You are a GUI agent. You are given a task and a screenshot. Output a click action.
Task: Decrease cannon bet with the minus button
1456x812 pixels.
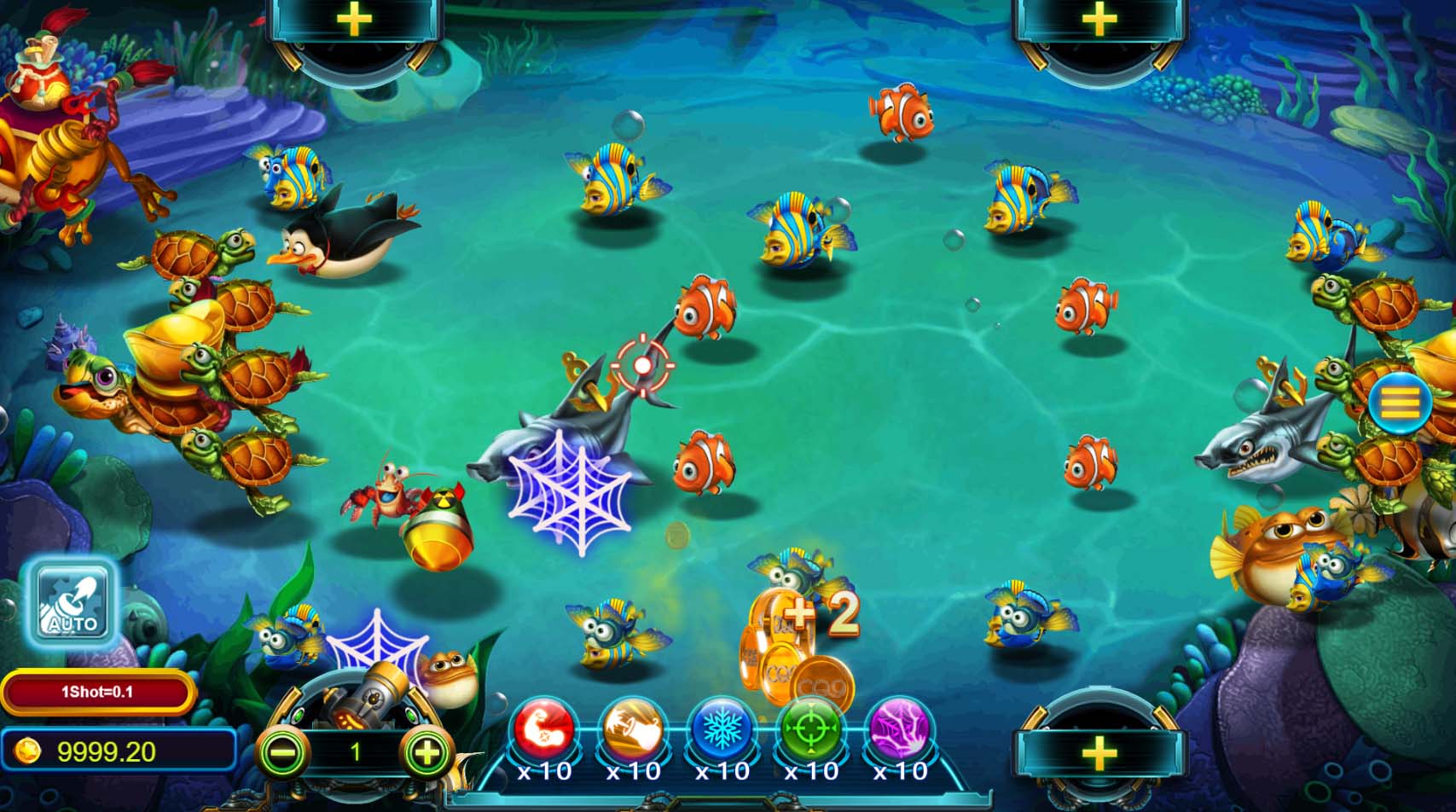(x=282, y=751)
